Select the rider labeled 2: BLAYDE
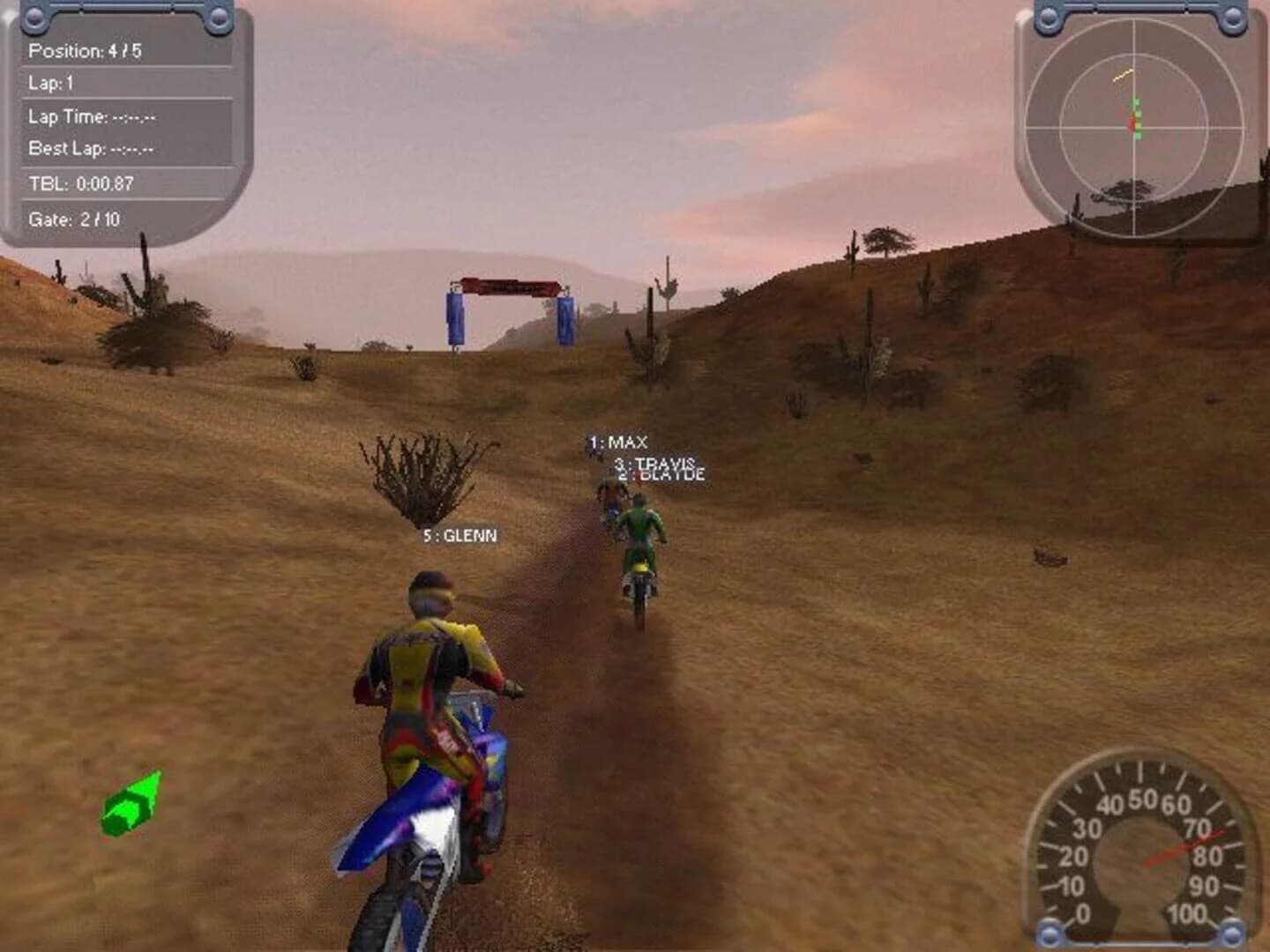 tap(660, 473)
